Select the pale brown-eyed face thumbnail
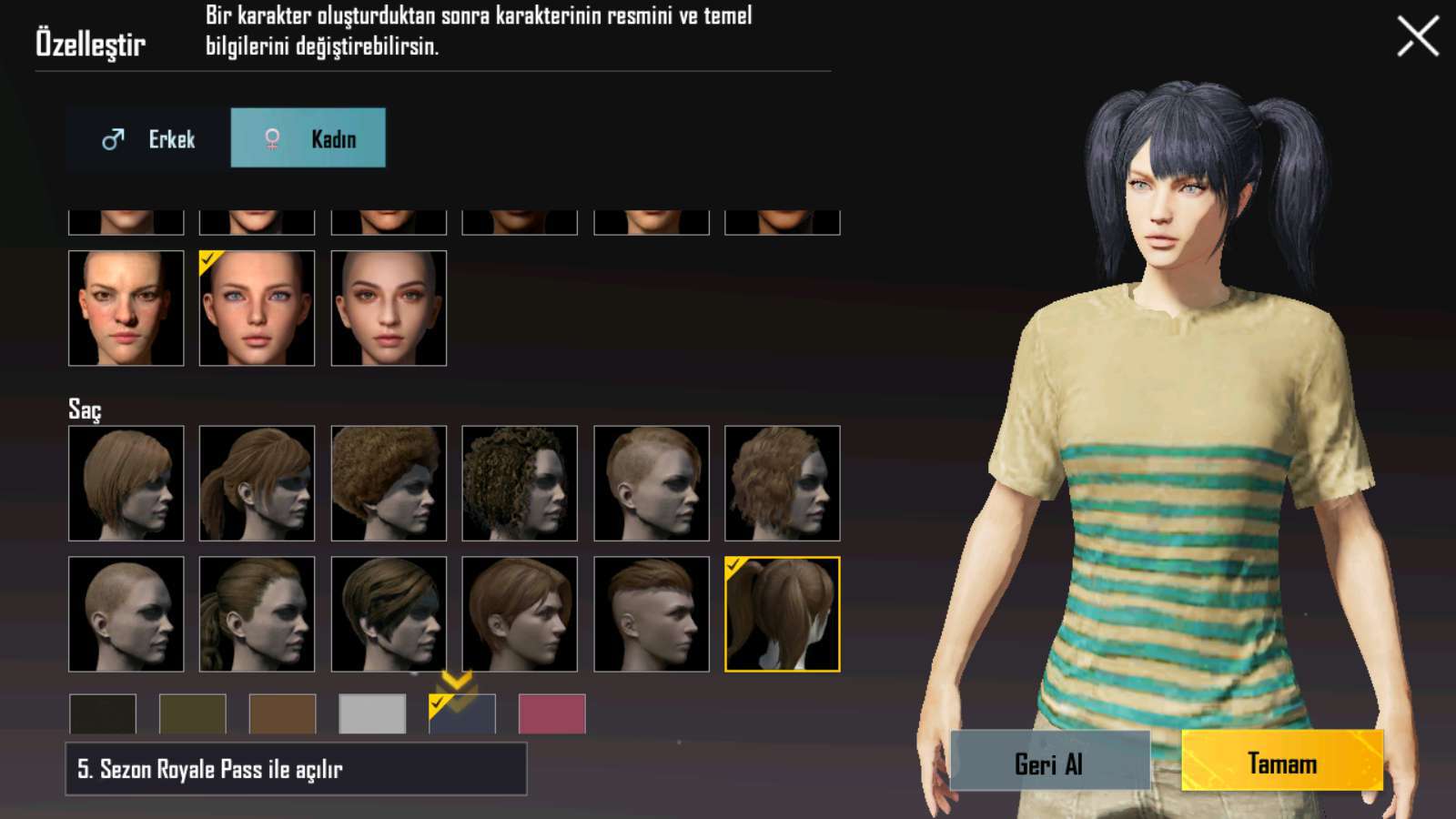Viewport: 1456px width, 819px height. coord(389,308)
